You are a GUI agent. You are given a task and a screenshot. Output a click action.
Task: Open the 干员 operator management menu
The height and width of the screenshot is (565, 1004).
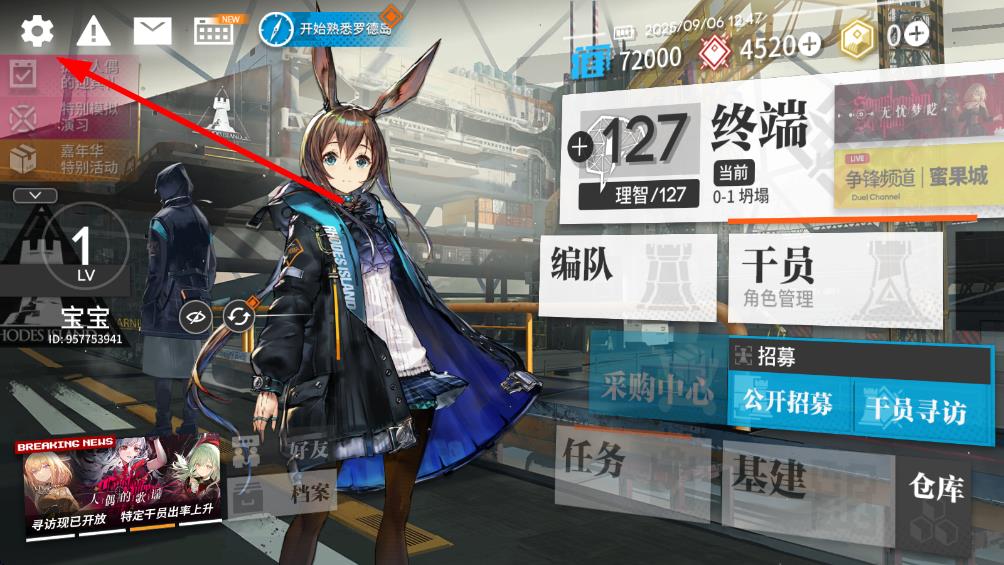click(x=832, y=277)
